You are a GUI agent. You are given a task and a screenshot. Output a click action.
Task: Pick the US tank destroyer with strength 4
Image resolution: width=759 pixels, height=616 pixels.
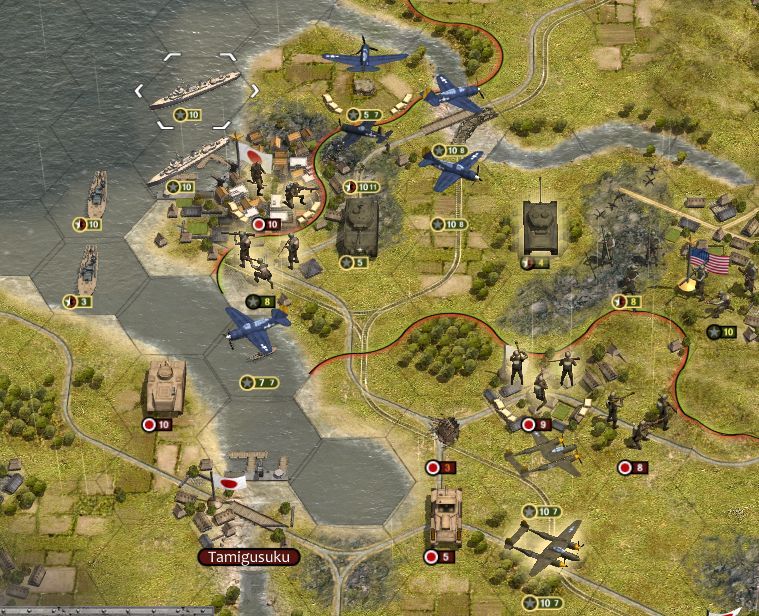[540, 226]
